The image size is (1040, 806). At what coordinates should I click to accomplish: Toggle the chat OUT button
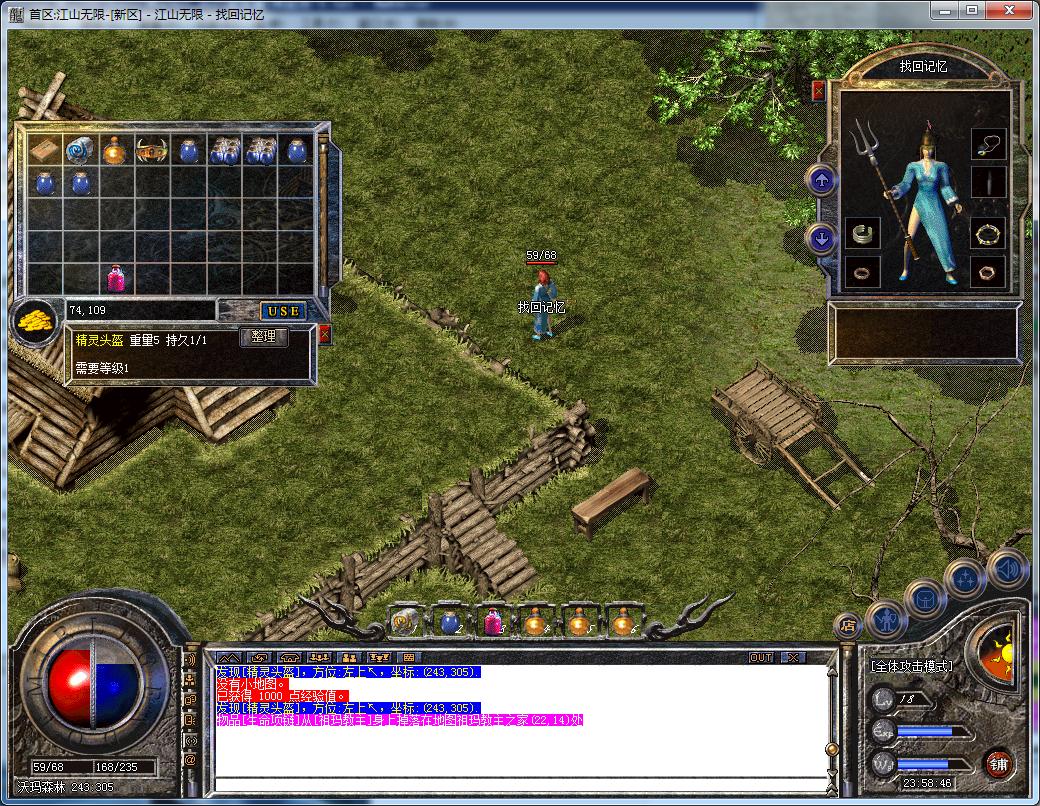coord(761,658)
